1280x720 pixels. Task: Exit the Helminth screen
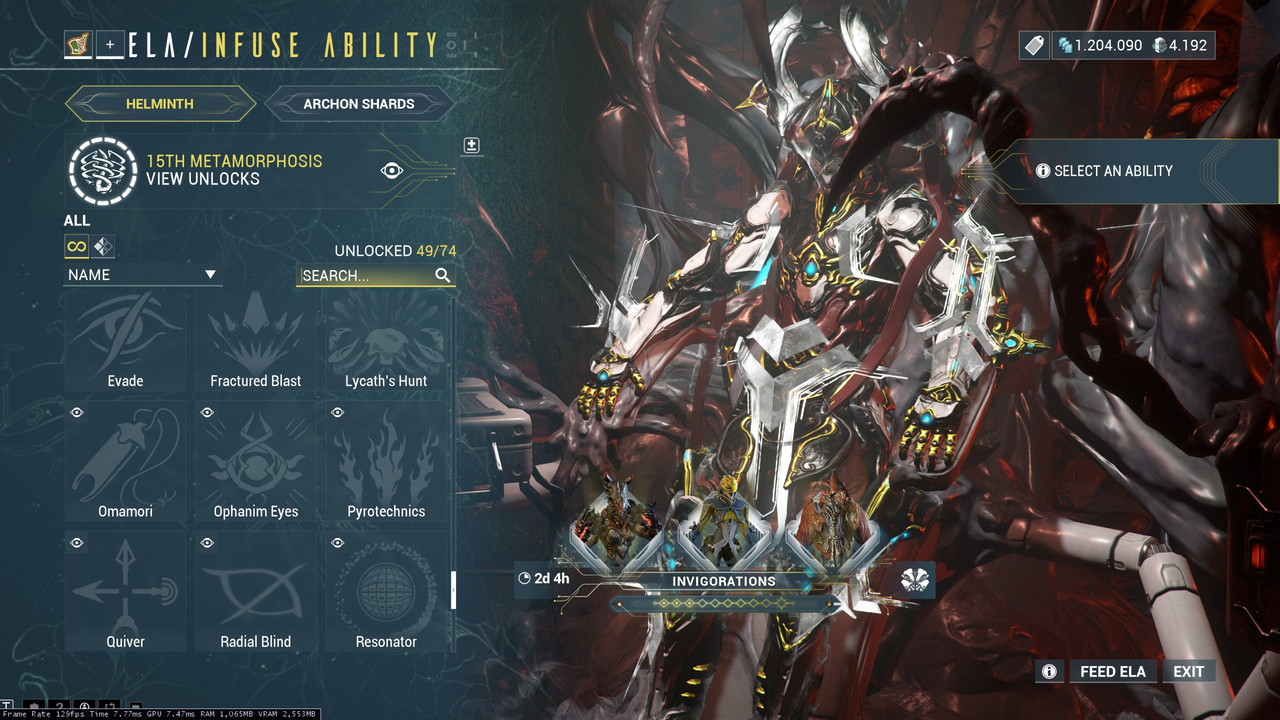(x=1188, y=671)
